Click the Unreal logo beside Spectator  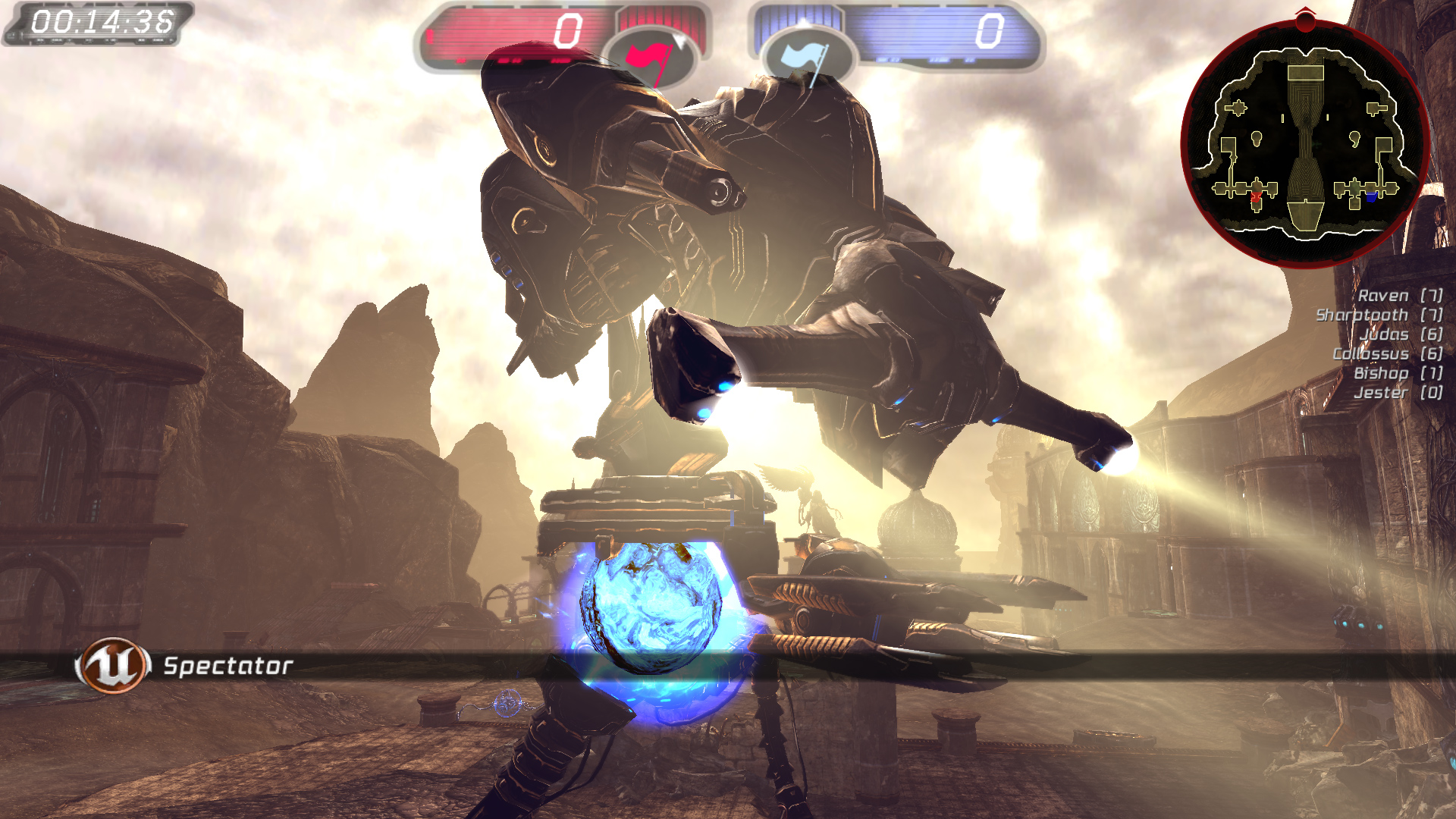pyautogui.click(x=112, y=665)
